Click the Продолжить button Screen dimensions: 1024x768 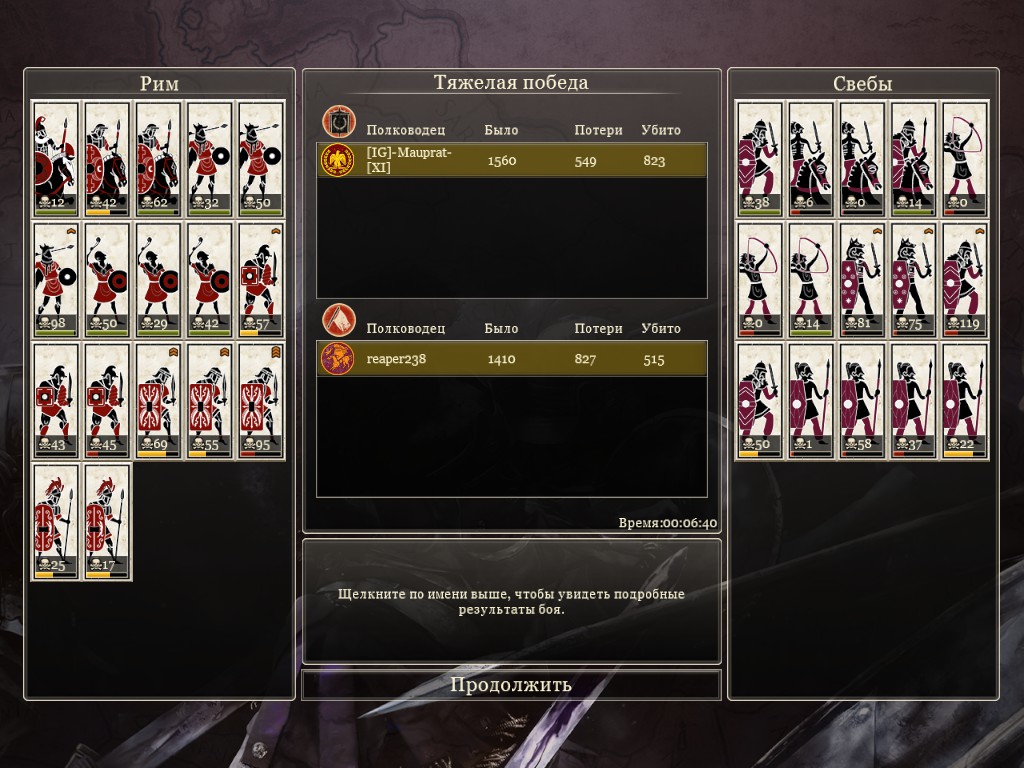(511, 685)
